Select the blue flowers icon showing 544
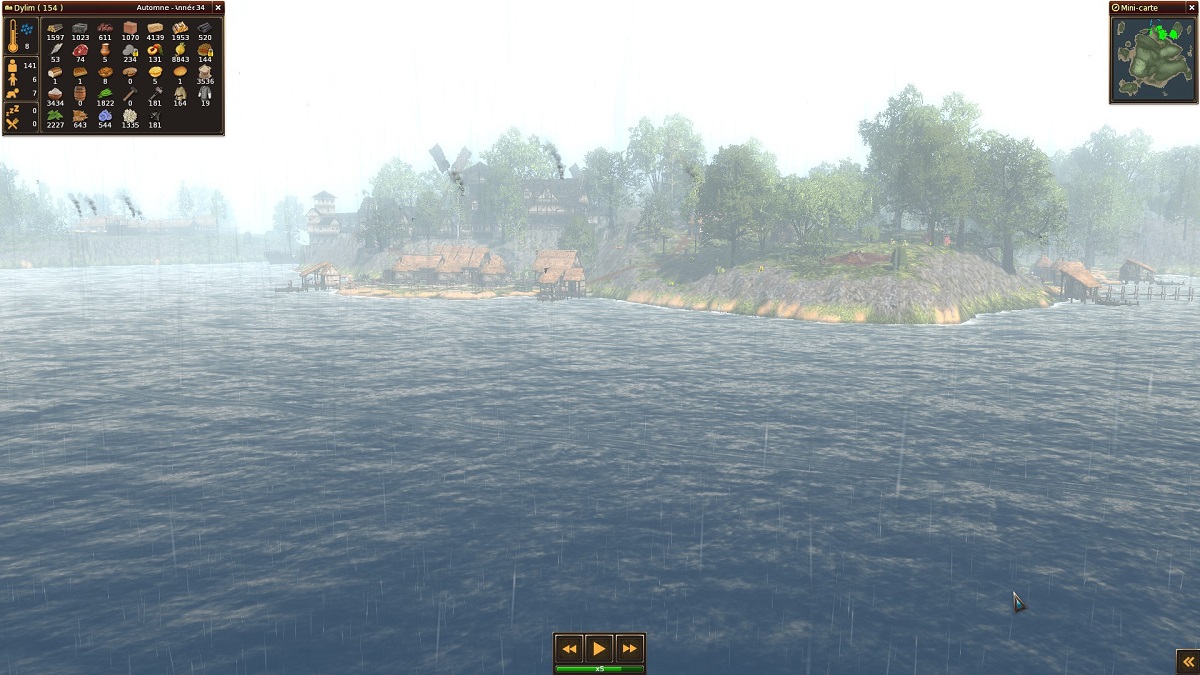Image resolution: width=1200 pixels, height=675 pixels. (105, 115)
